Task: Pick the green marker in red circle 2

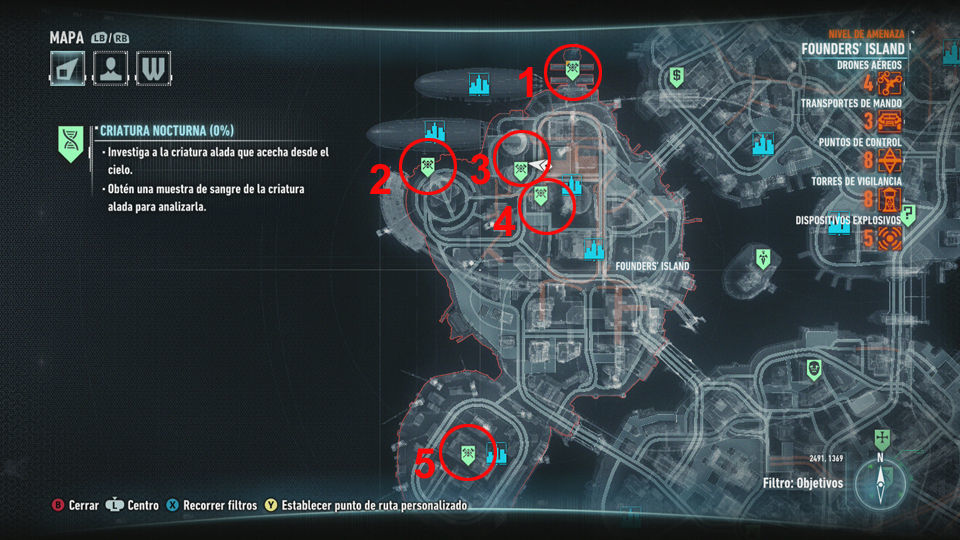Action: coord(427,166)
